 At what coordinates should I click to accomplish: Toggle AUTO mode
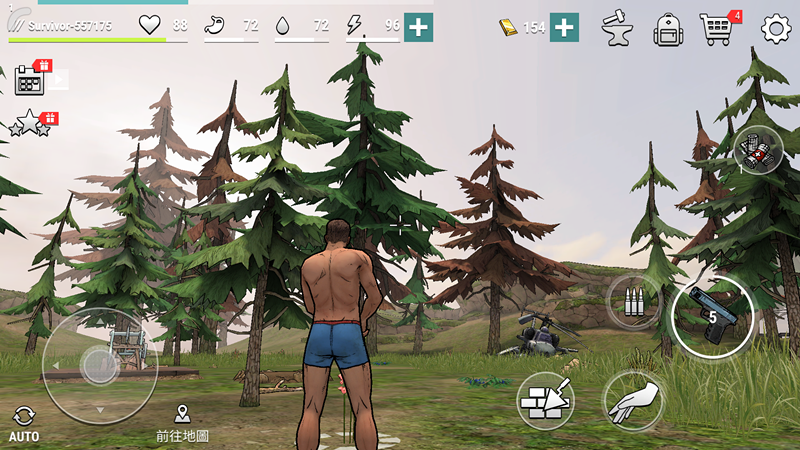click(23, 423)
